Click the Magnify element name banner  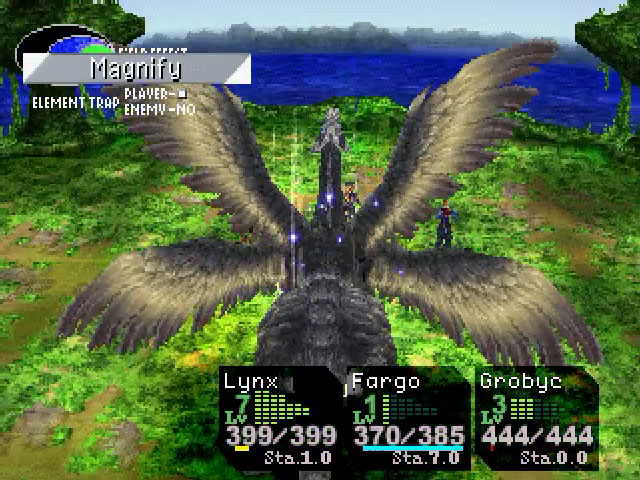[x=136, y=69]
